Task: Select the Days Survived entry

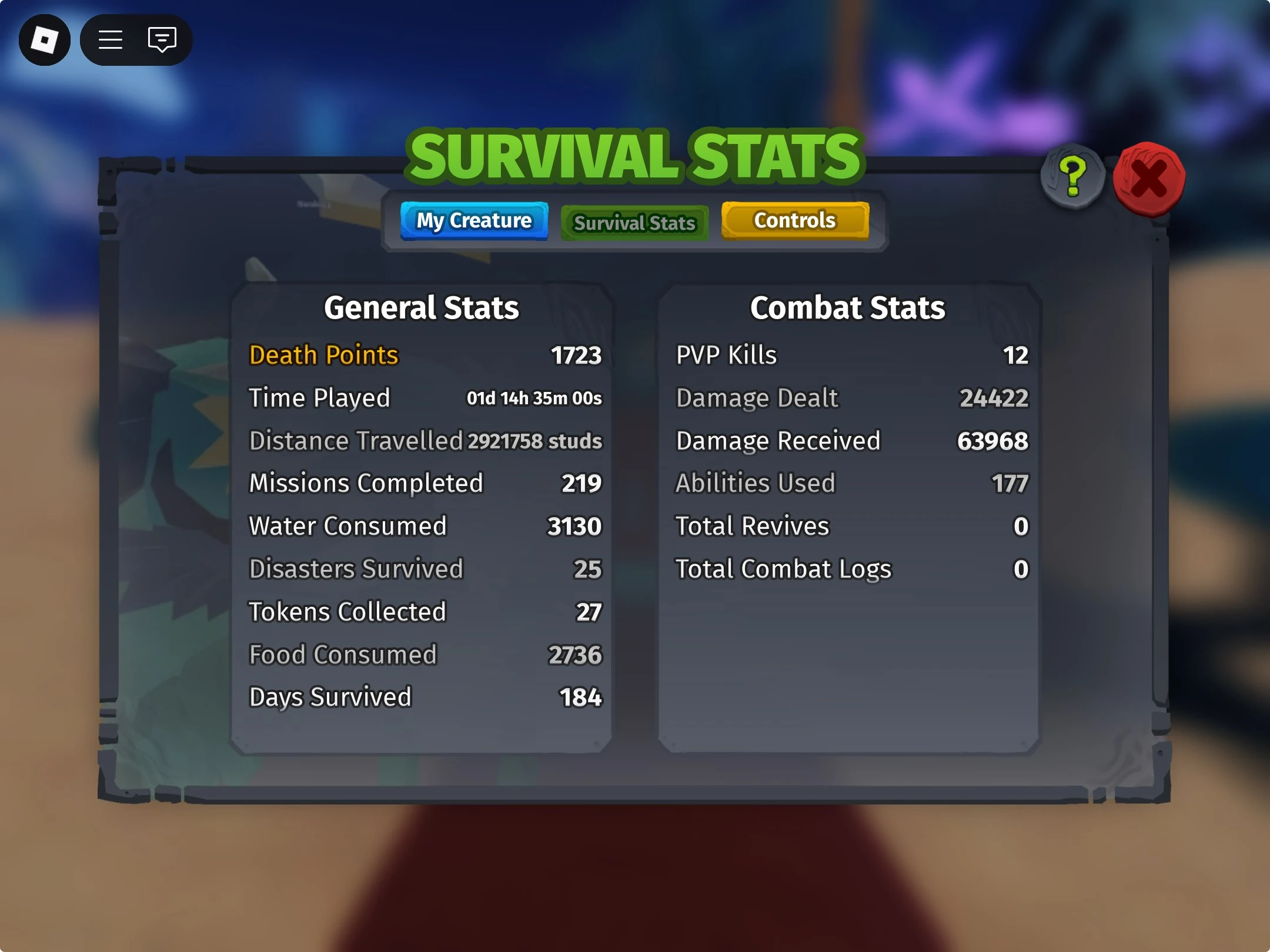Action: (330, 697)
